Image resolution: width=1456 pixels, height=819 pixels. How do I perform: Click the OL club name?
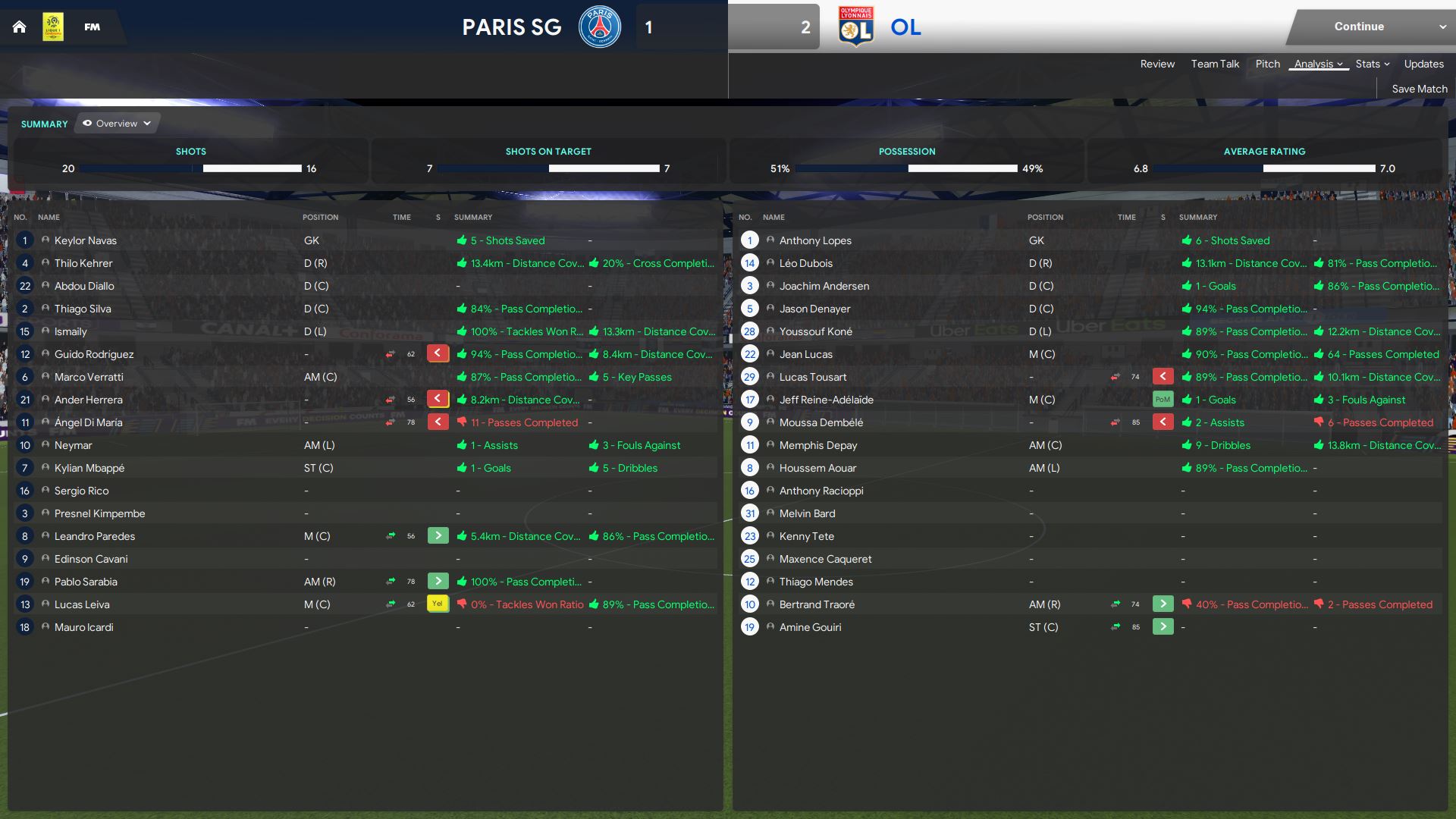(x=905, y=27)
